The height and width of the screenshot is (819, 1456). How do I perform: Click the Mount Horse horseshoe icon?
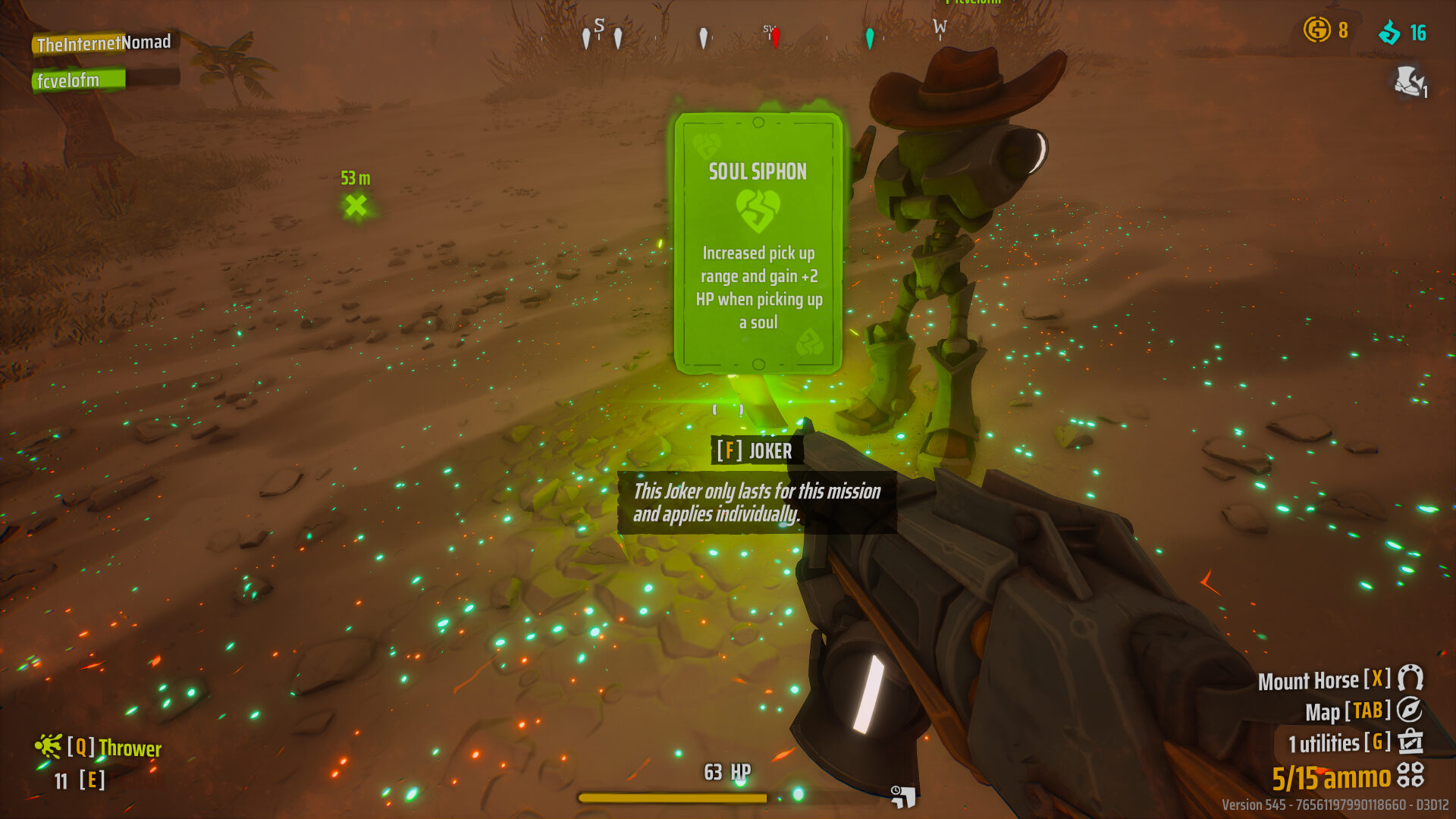1410,677
